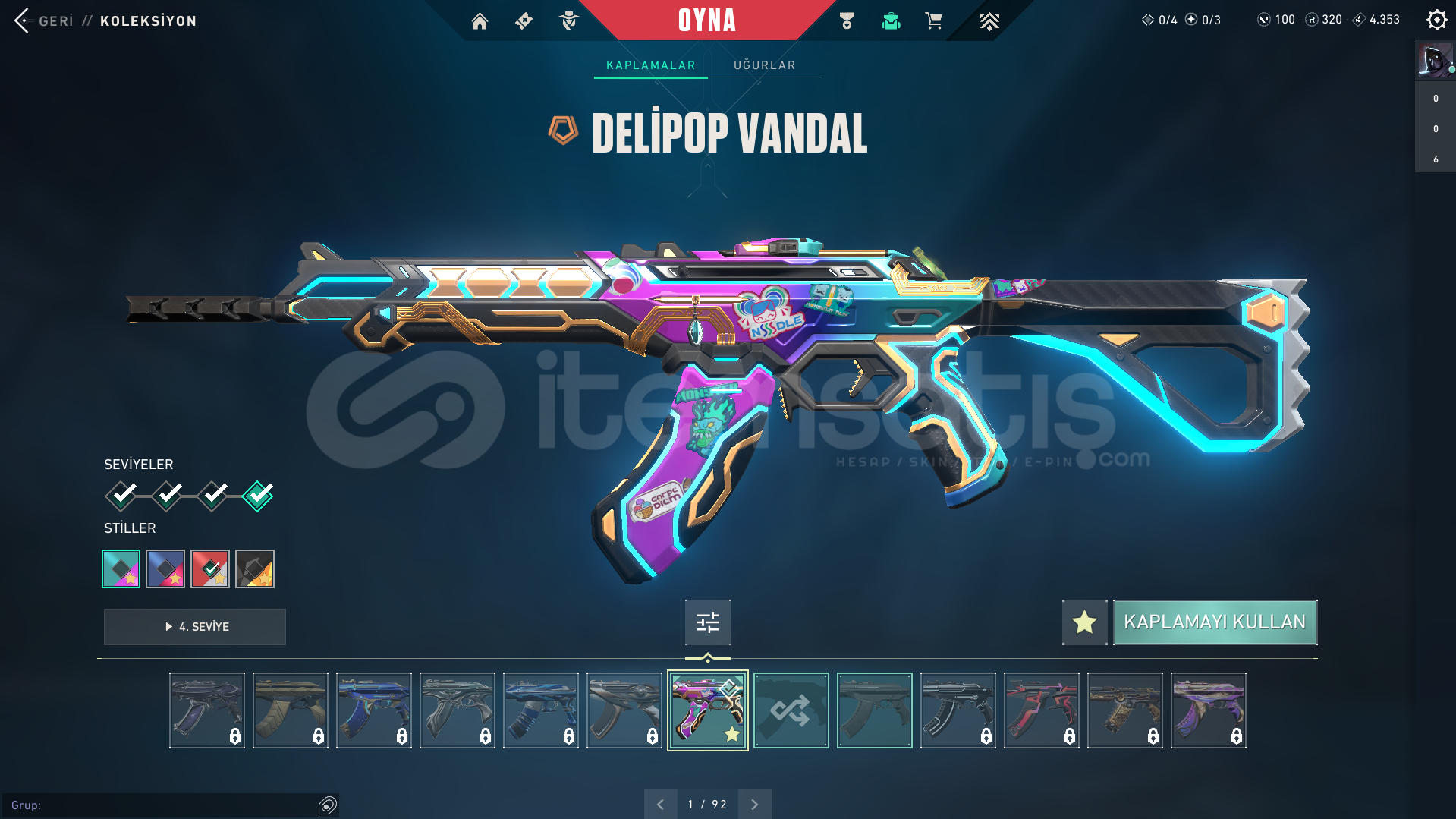Click the Premium progression icon beside Store
The width and height of the screenshot is (1456, 819).
[x=989, y=21]
